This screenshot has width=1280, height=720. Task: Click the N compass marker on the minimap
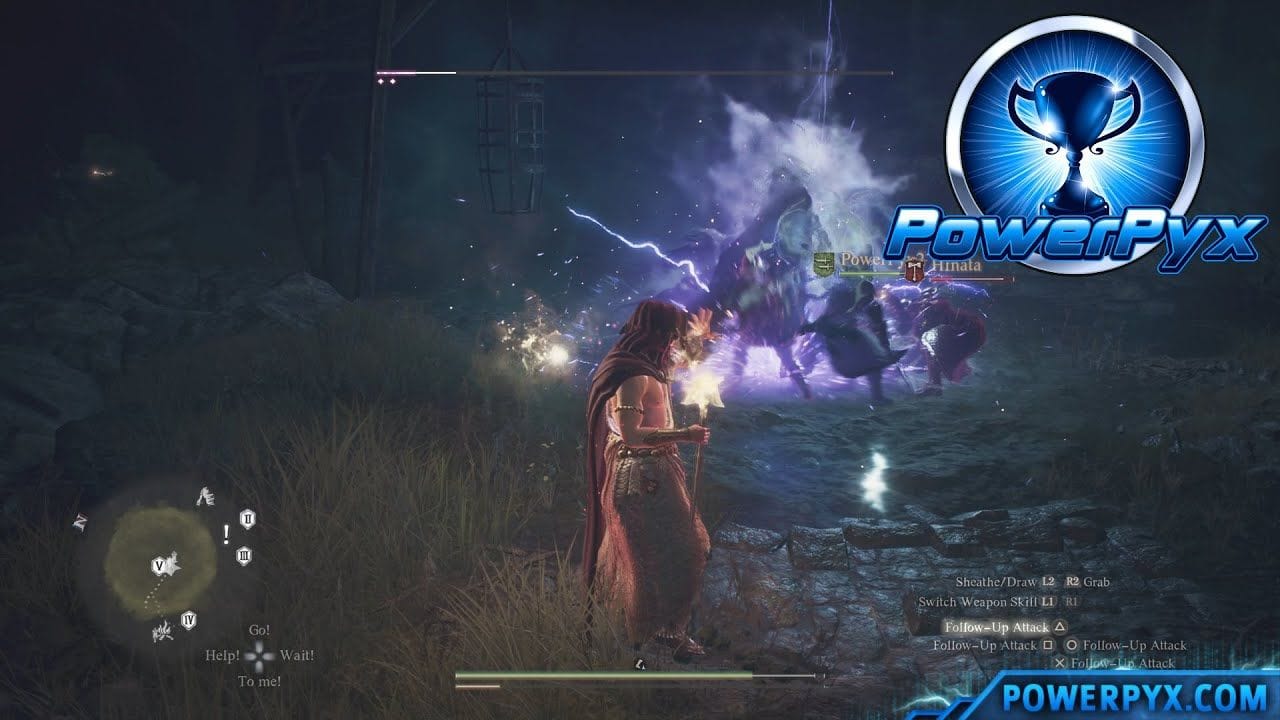coord(79,522)
